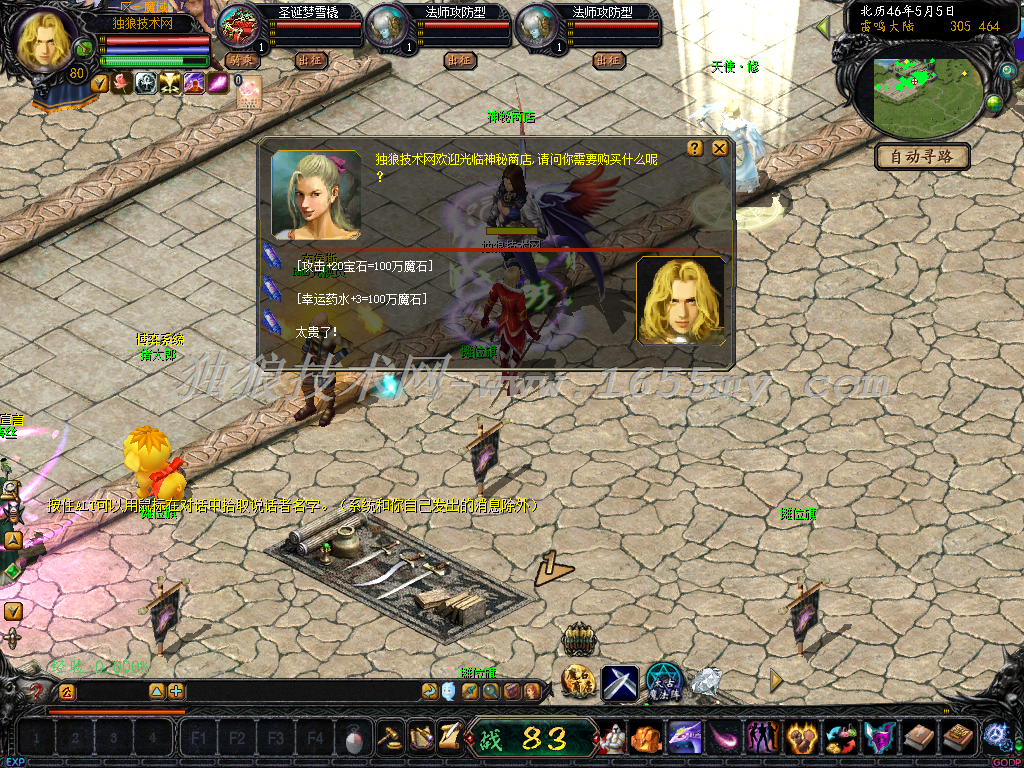Image resolution: width=1024 pixels, height=768 pixels.
Task: Select the 圣诞梦雪橇 pet portrait
Action: pos(238,27)
